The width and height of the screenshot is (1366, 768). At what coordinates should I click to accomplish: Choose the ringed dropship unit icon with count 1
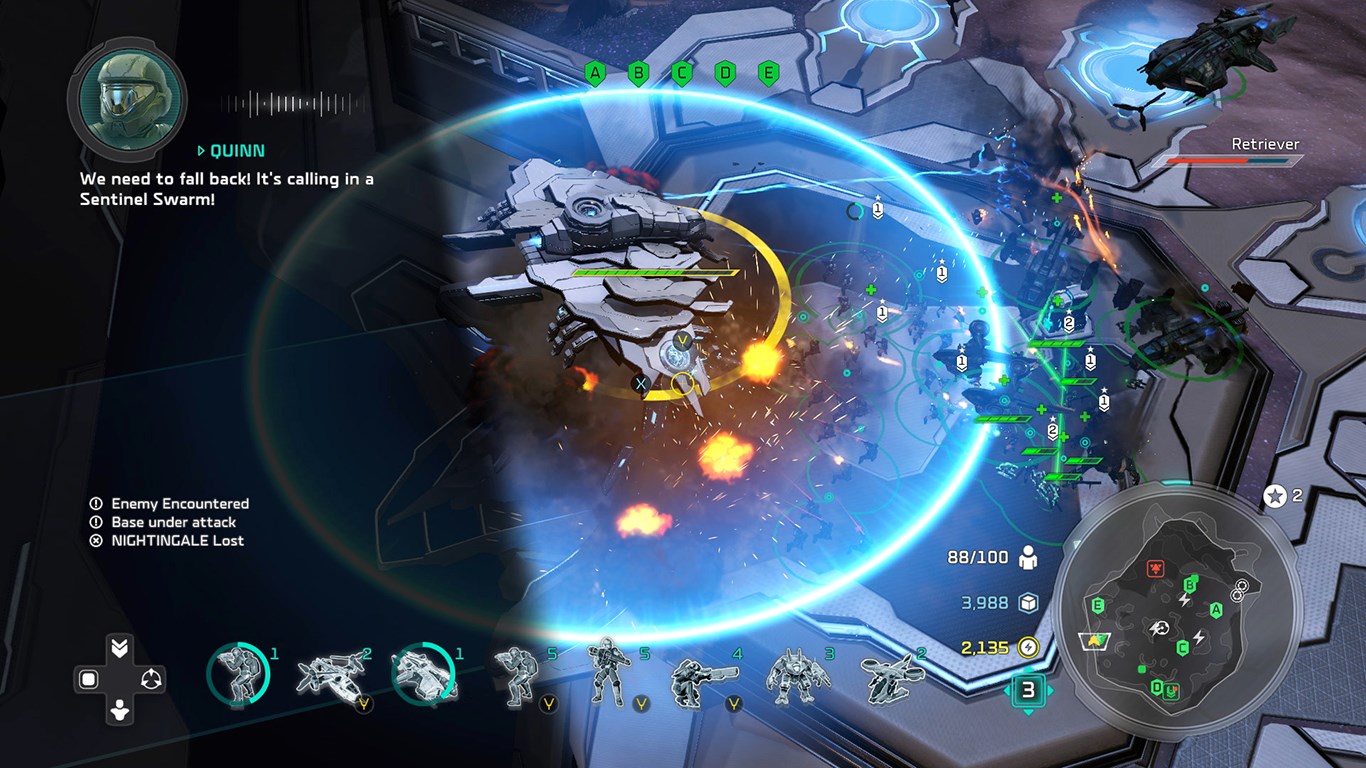coord(422,675)
